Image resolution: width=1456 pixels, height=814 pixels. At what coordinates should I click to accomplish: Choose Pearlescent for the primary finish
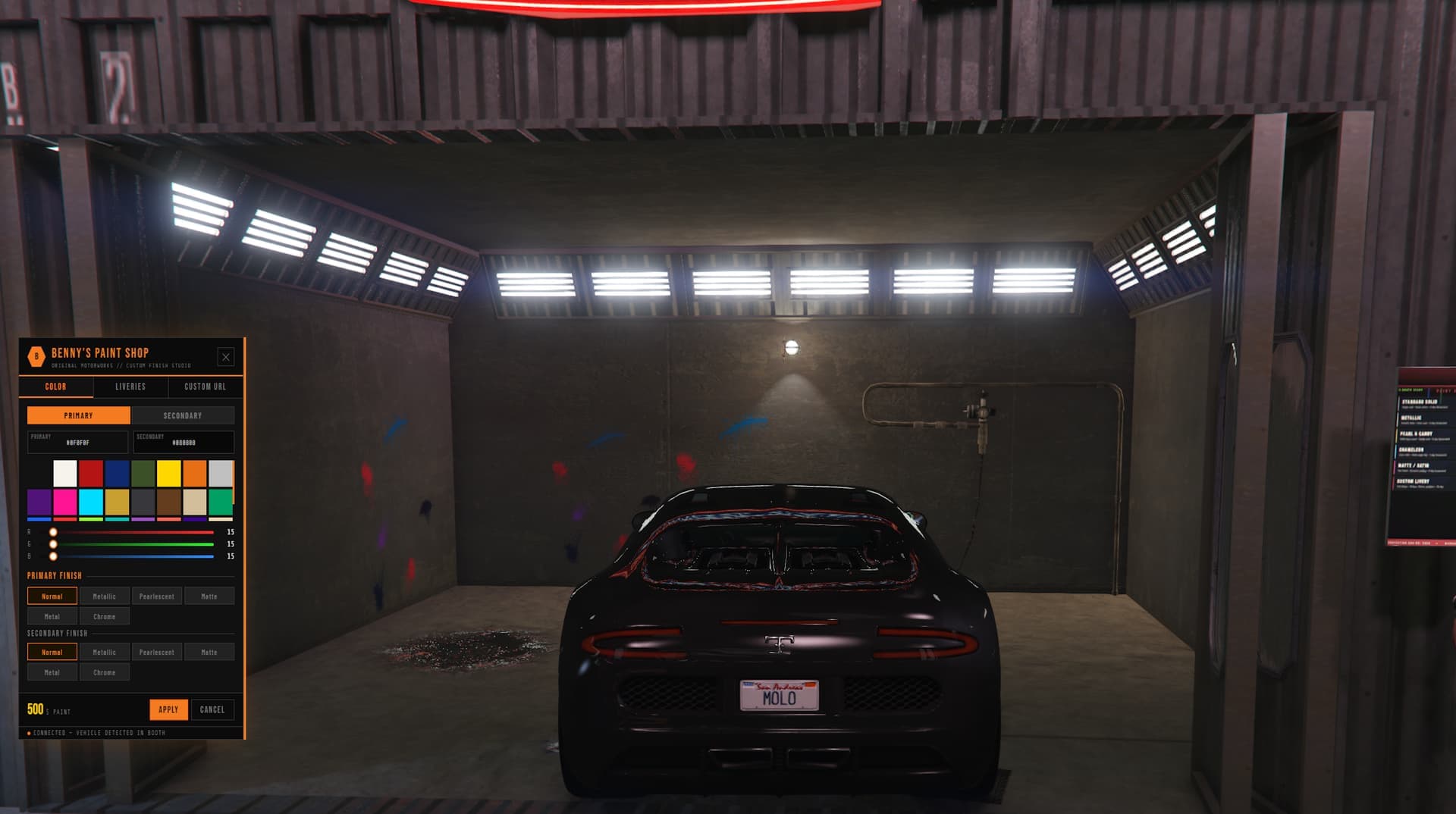pos(157,596)
